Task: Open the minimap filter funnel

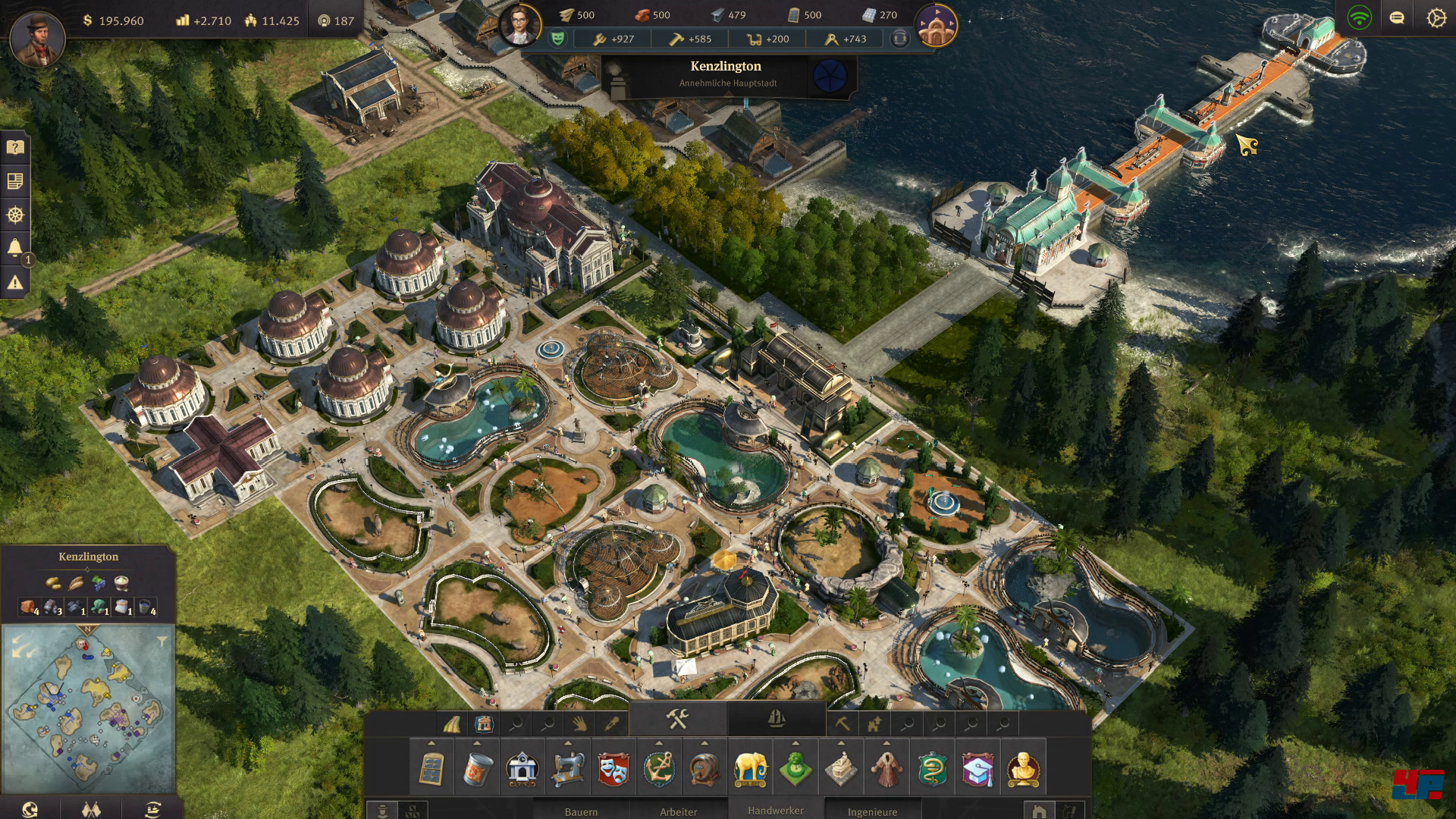Action: [x=162, y=642]
